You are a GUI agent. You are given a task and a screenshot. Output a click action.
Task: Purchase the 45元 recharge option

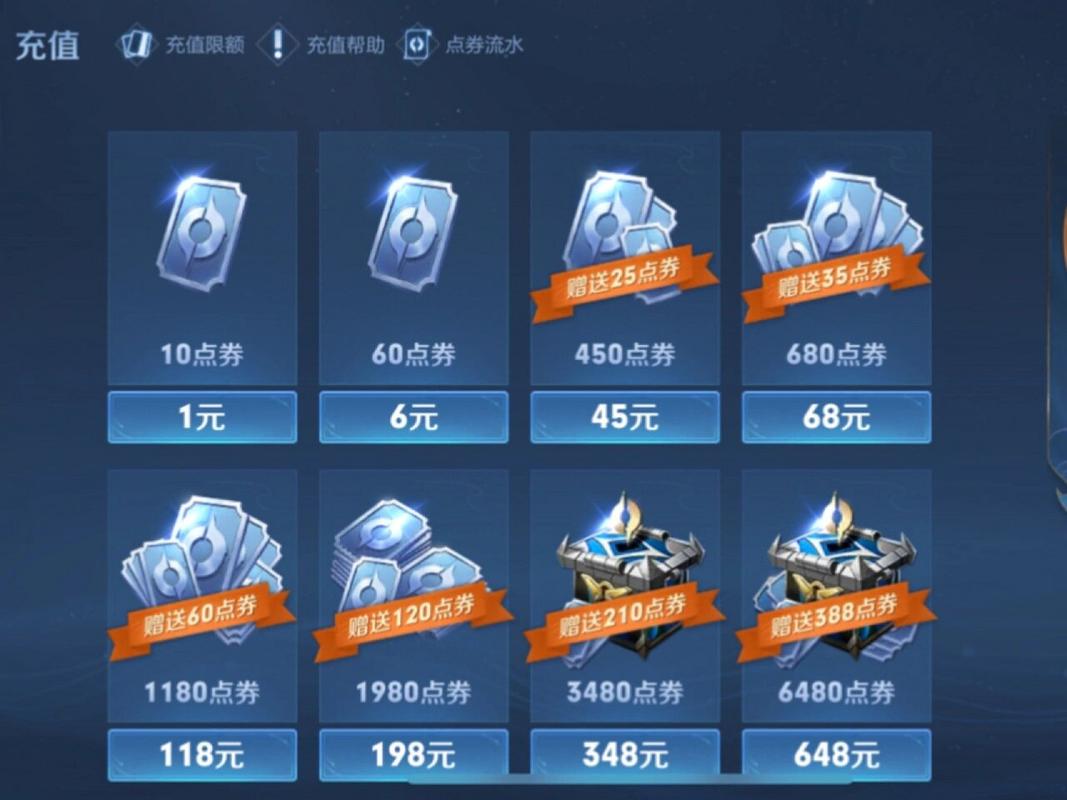625,417
